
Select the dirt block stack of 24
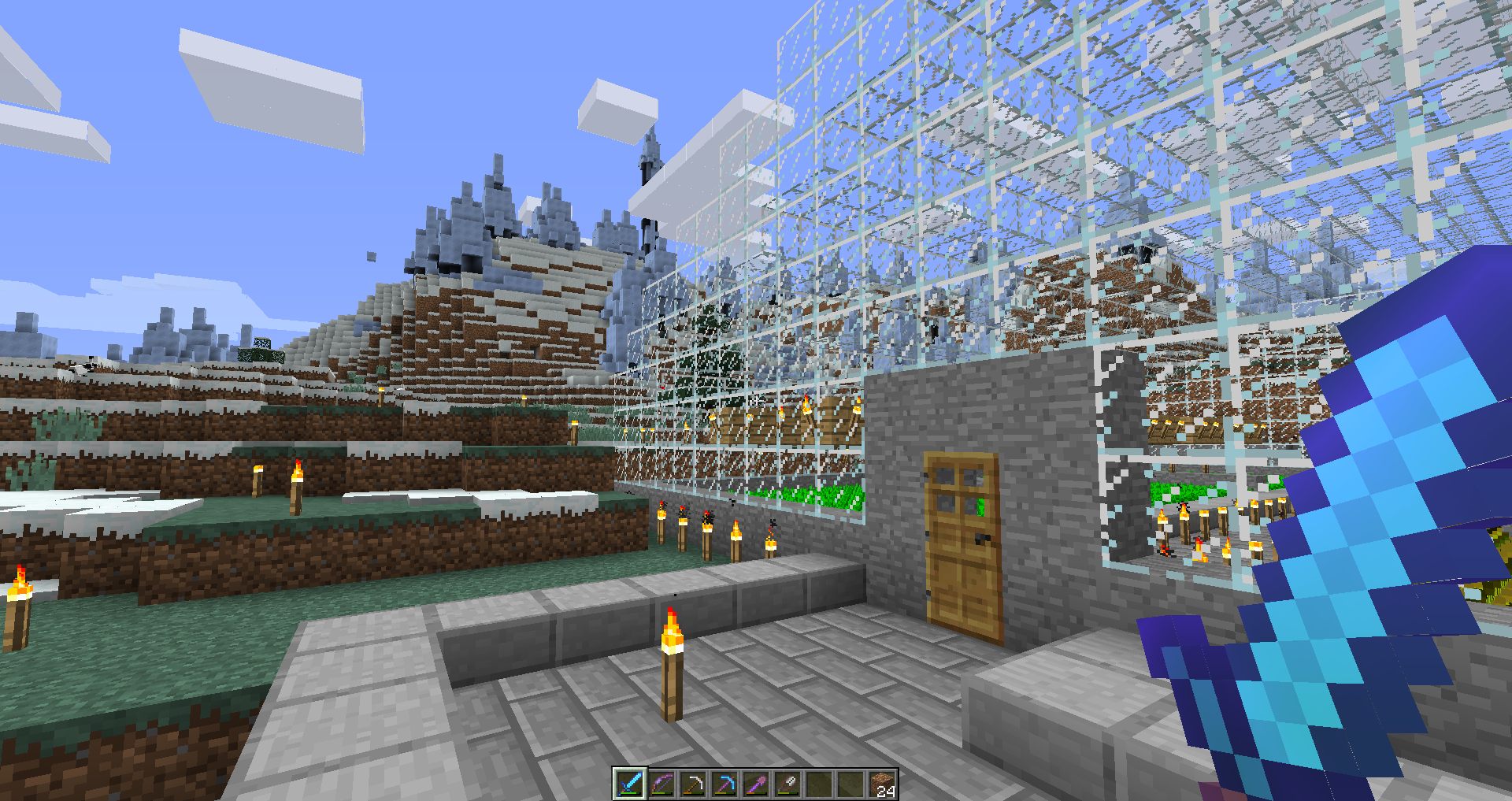click(883, 784)
